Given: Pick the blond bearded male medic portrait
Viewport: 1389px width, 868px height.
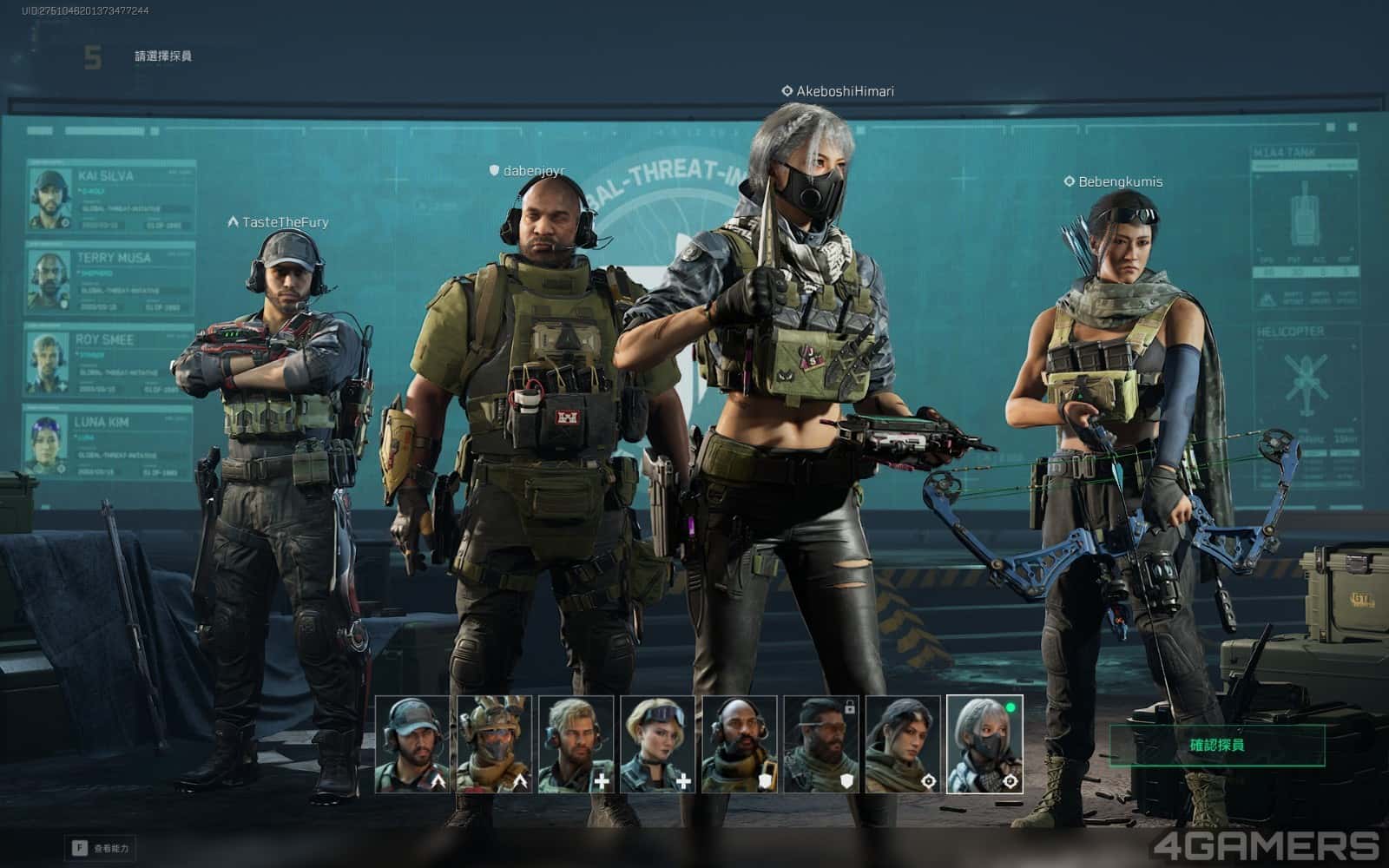Looking at the screenshot, I should pos(576,745).
